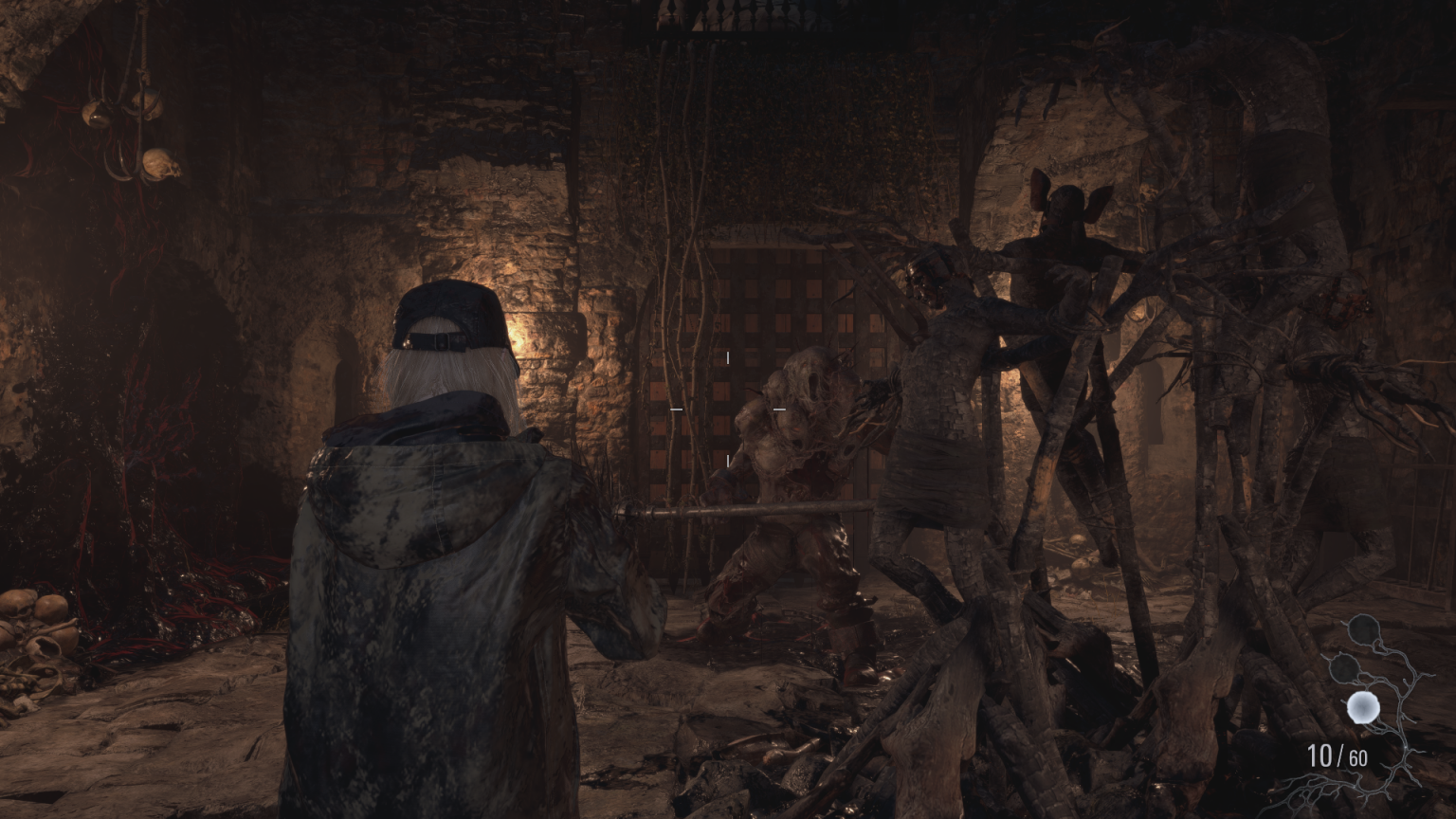
Task: Click the current ammo count 10
Action: point(1322,755)
